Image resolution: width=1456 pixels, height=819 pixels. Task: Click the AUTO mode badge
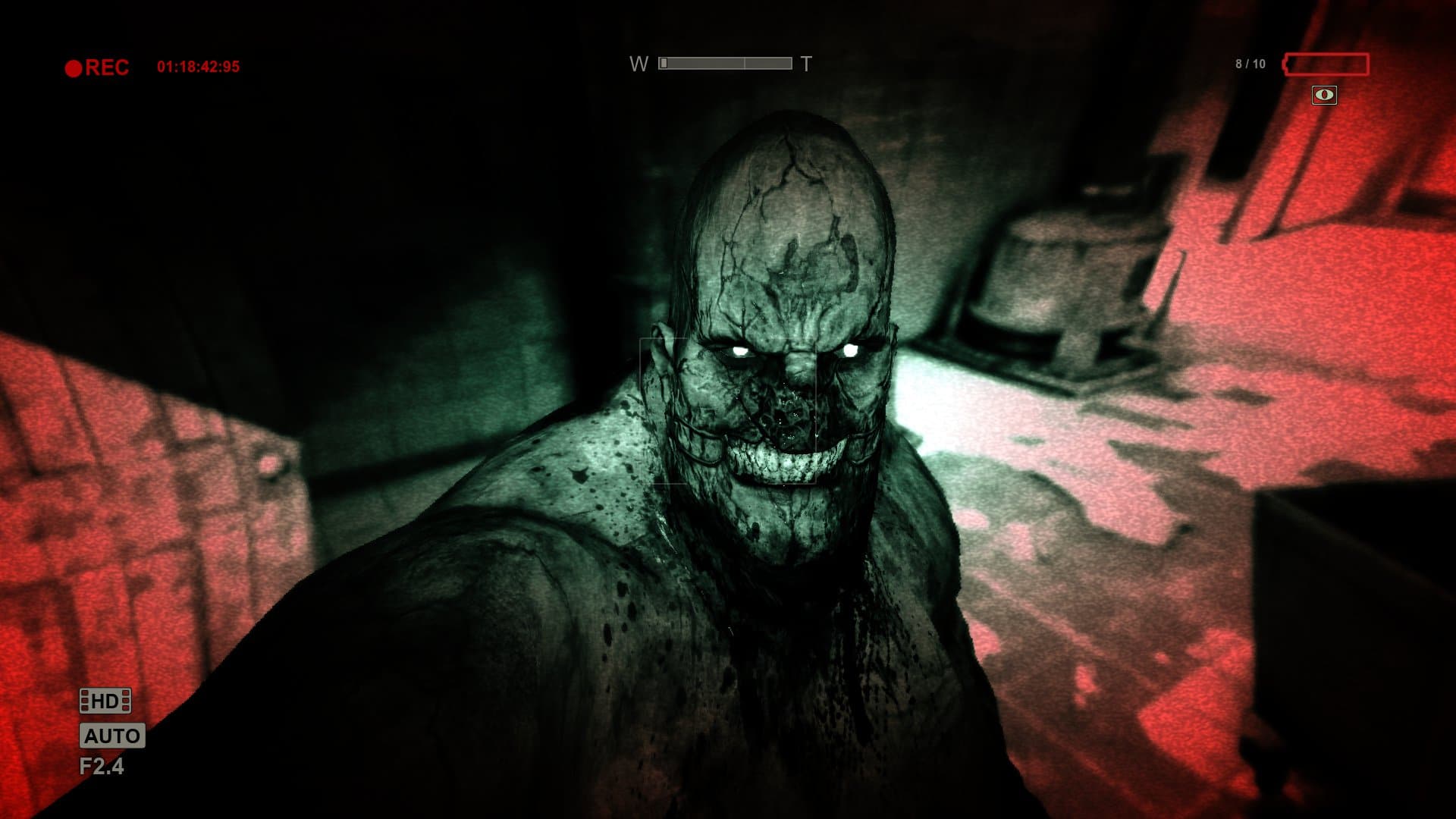[112, 736]
